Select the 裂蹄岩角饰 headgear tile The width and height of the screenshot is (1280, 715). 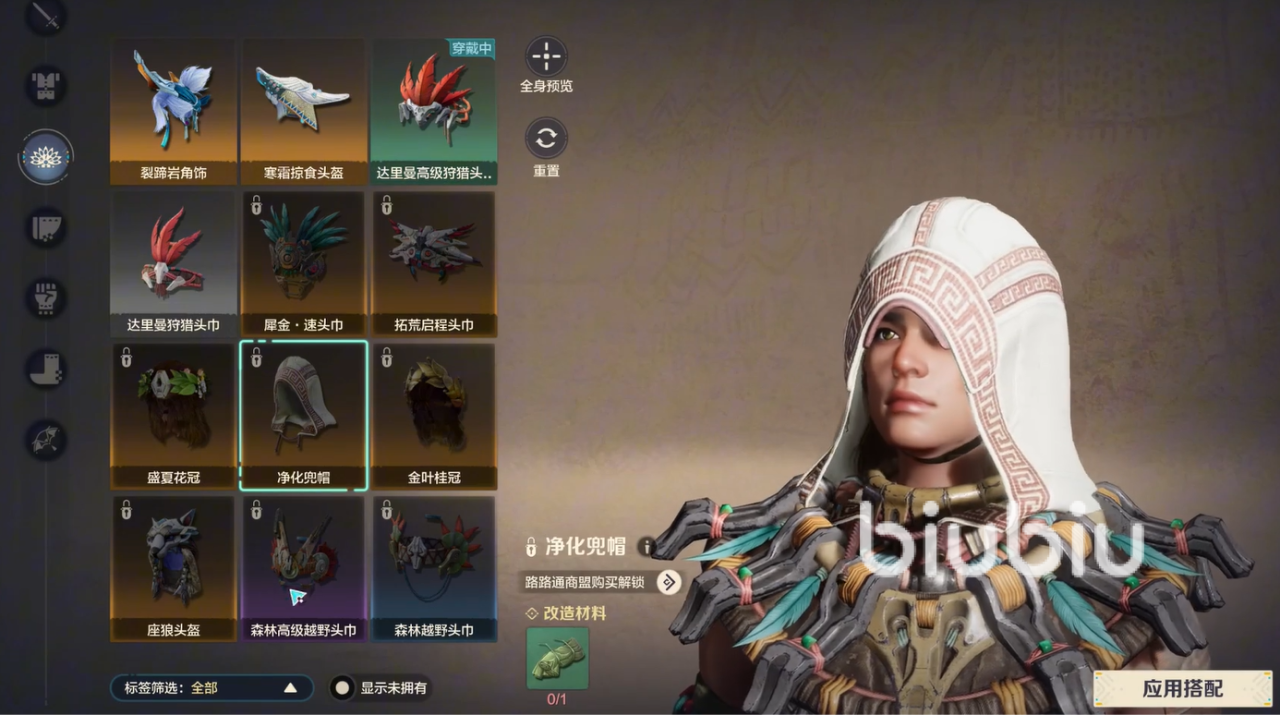pos(173,111)
